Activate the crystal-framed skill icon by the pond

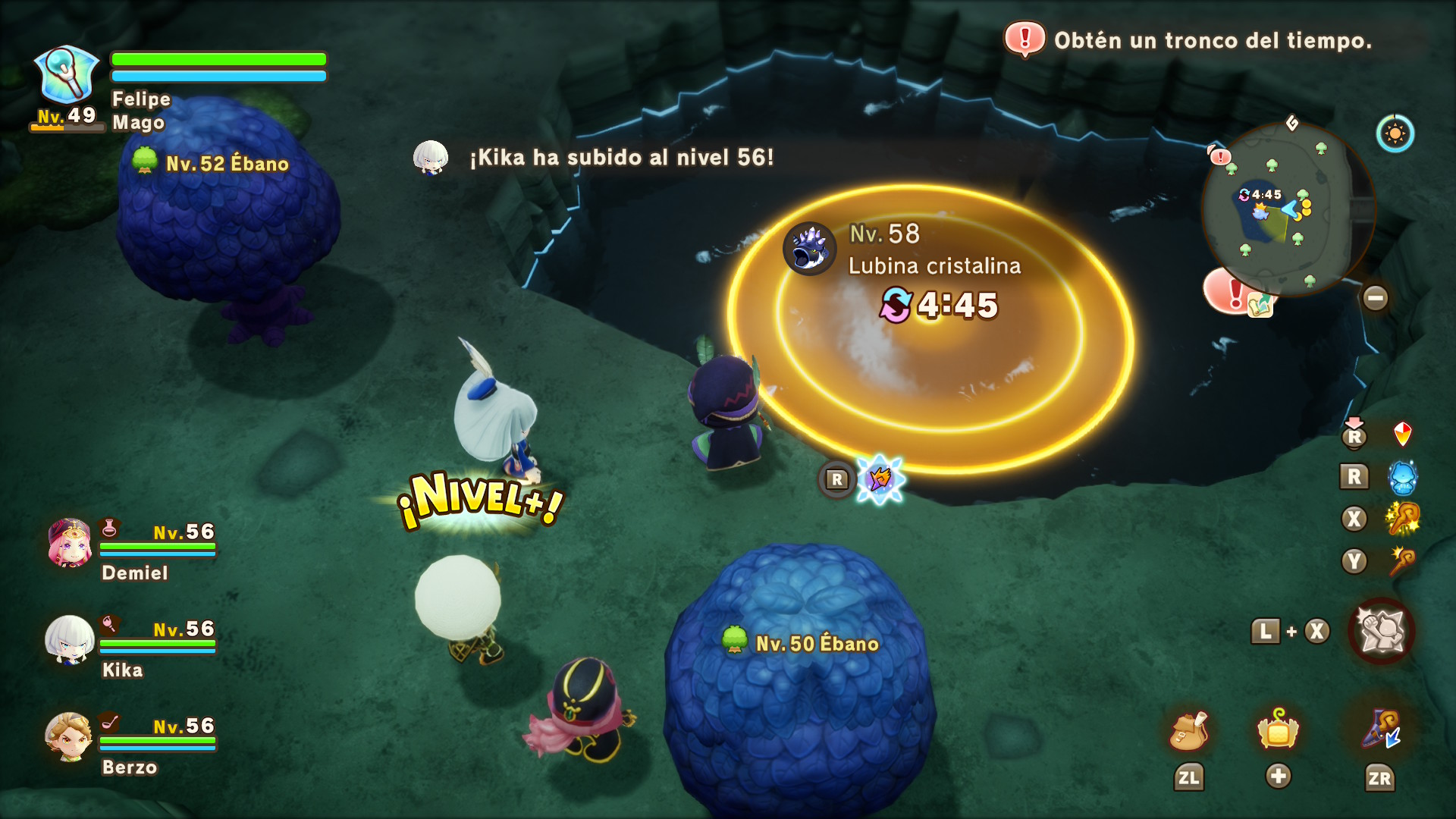880,479
